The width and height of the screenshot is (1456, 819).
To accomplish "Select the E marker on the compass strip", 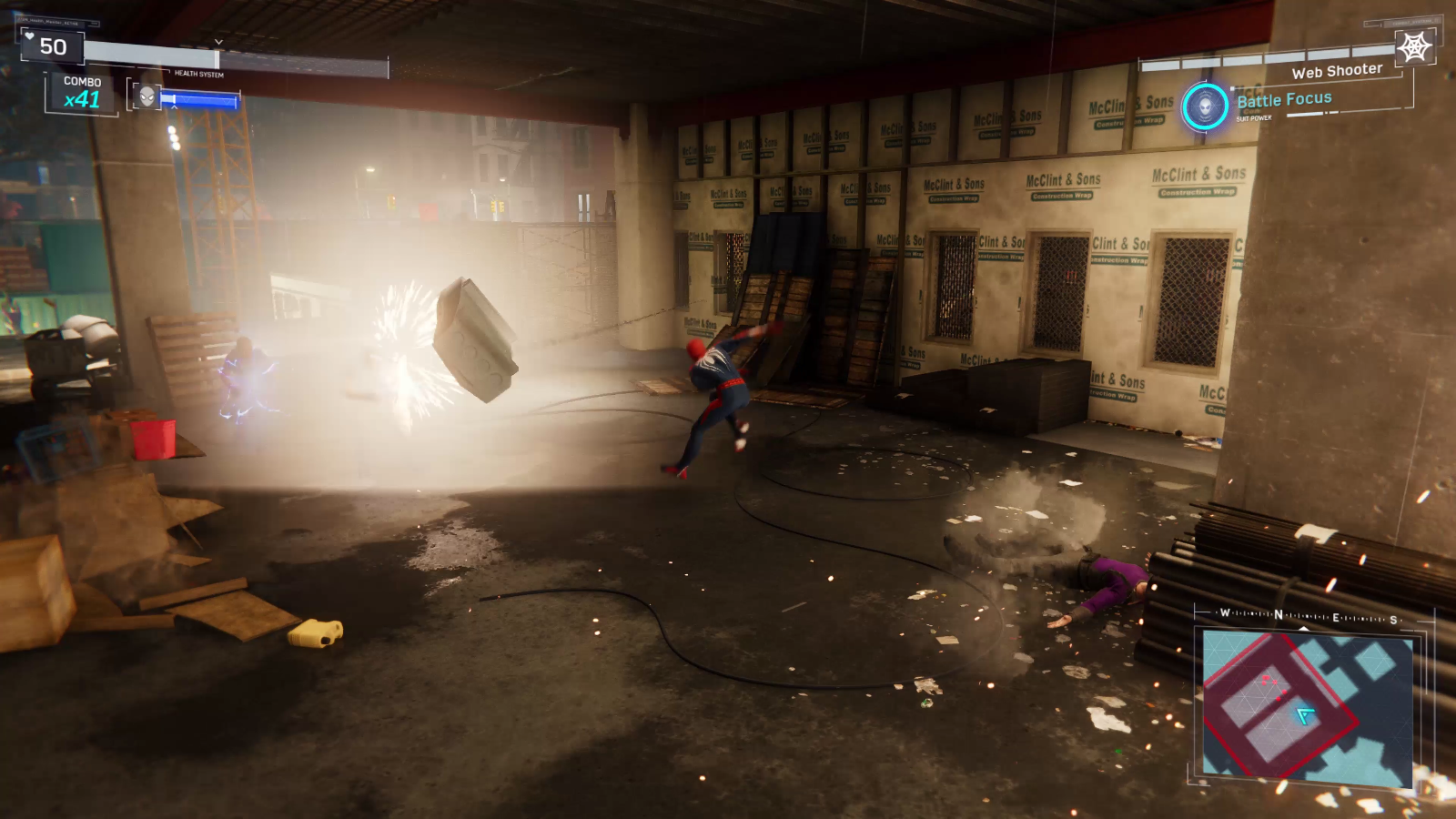I will (1336, 617).
